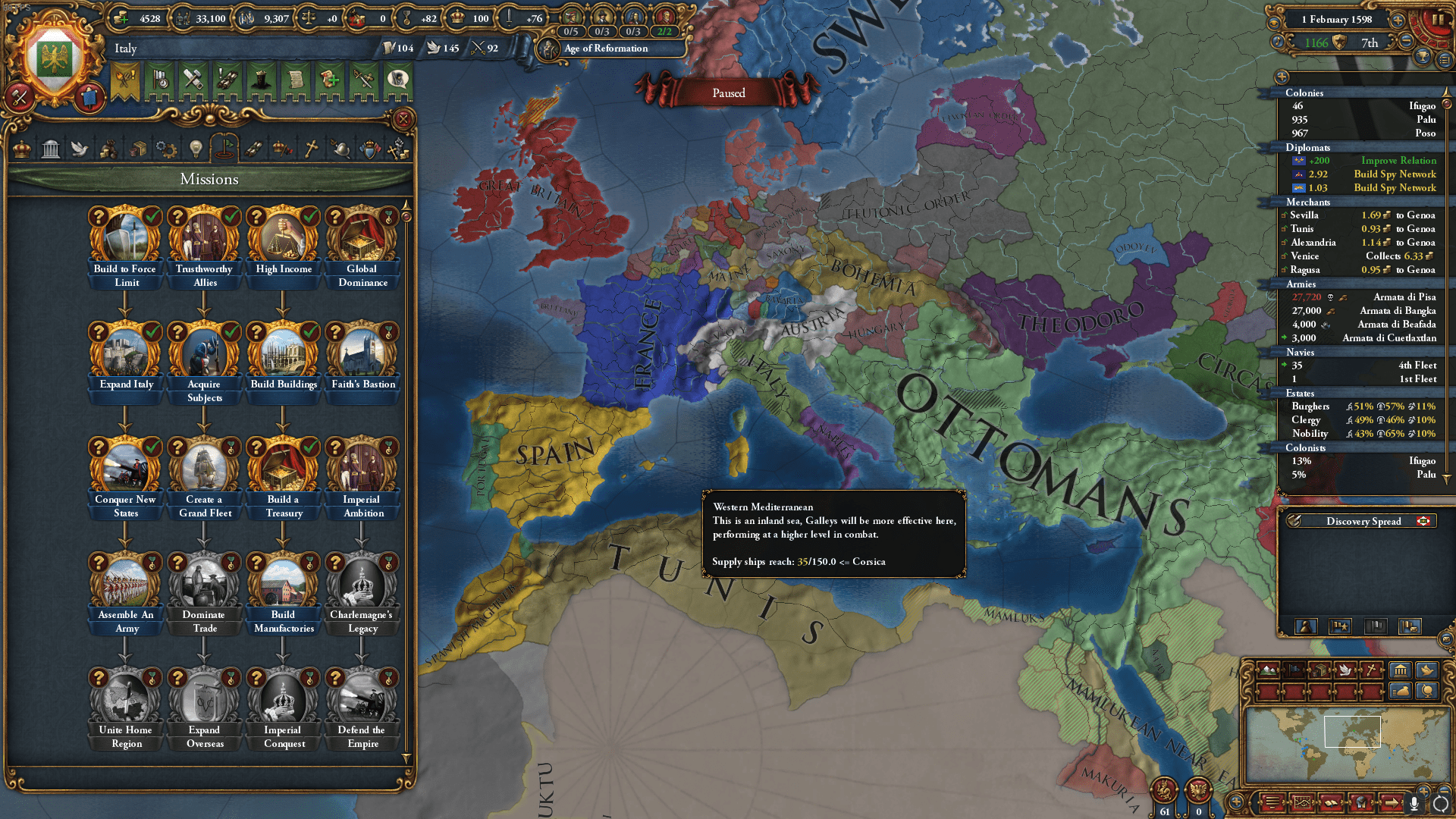
Task: Switch to the religious map mode dove icon
Action: click(x=1345, y=670)
